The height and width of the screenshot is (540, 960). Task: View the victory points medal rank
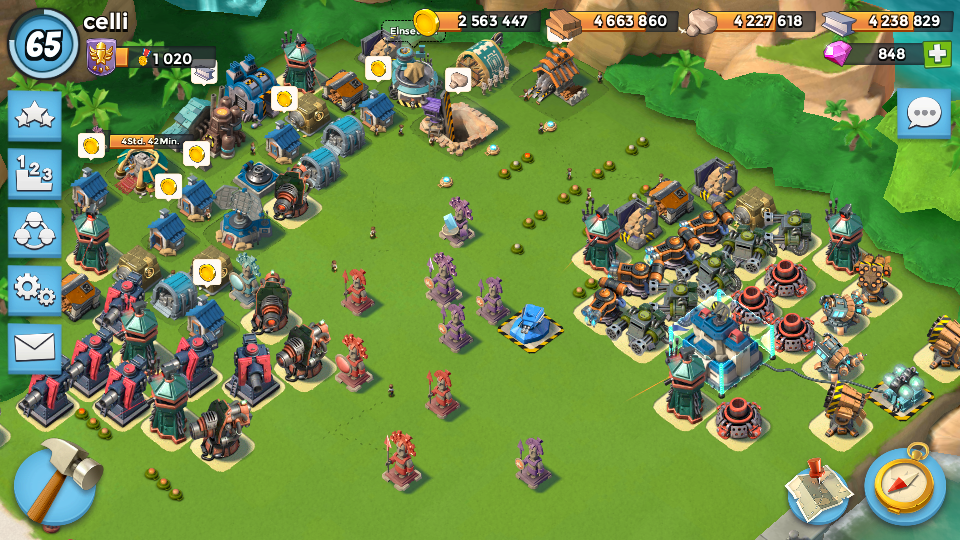coord(100,56)
